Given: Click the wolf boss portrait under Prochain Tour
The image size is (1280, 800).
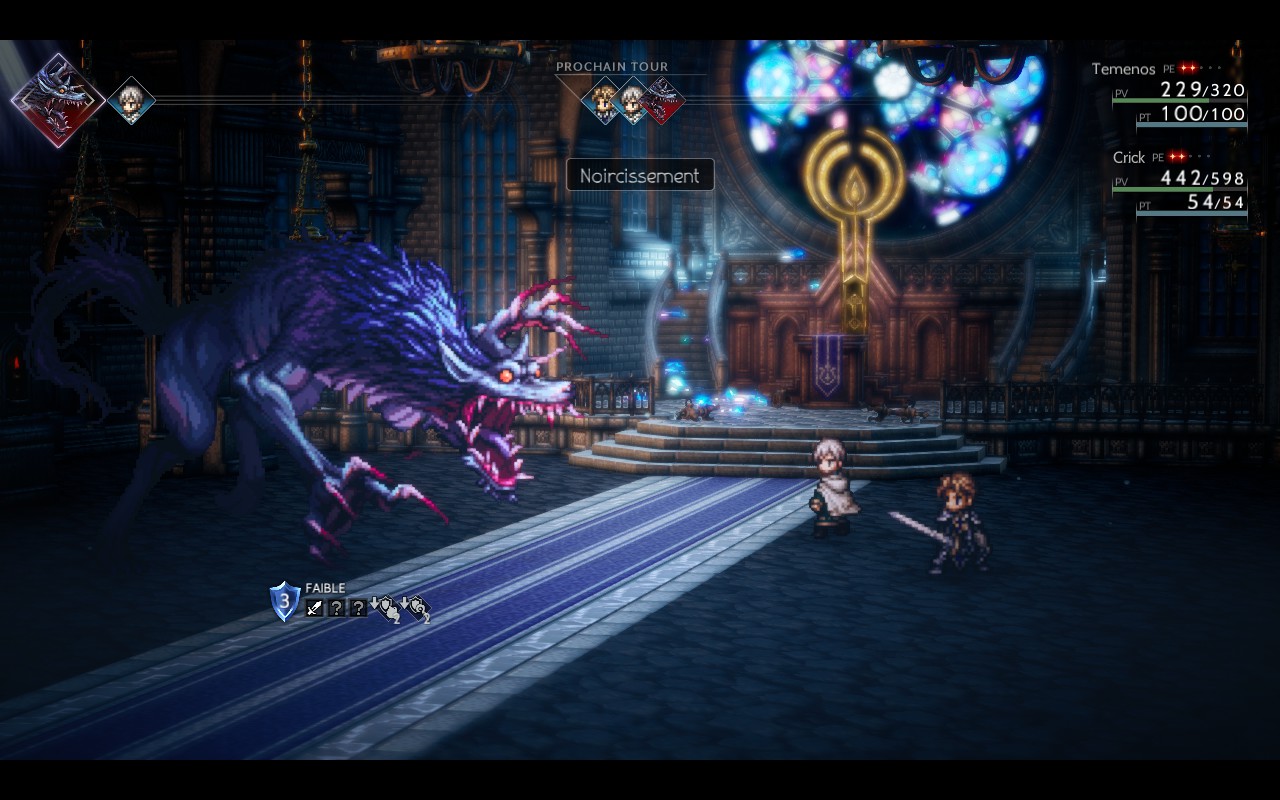Looking at the screenshot, I should click(661, 101).
